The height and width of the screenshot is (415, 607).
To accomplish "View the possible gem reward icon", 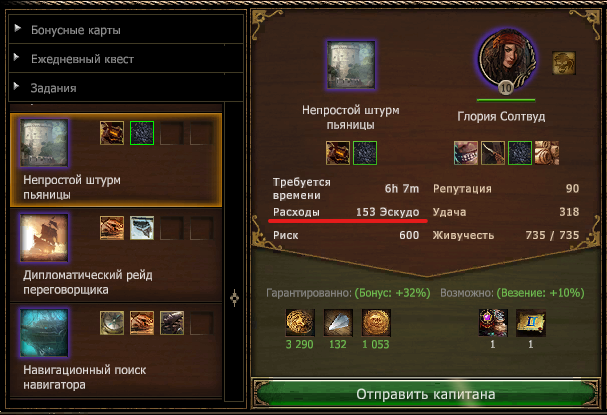I will [491, 323].
